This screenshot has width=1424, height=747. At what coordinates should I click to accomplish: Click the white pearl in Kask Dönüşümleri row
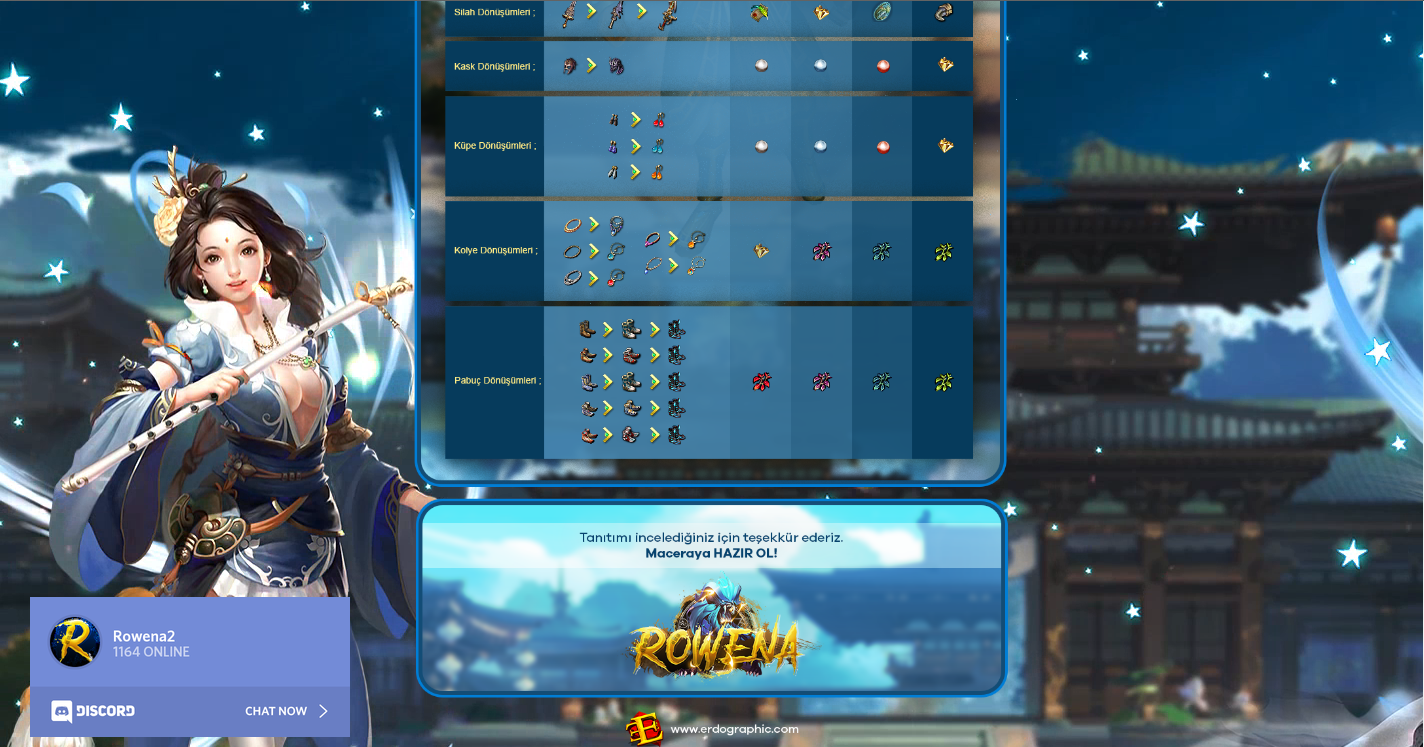[761, 65]
